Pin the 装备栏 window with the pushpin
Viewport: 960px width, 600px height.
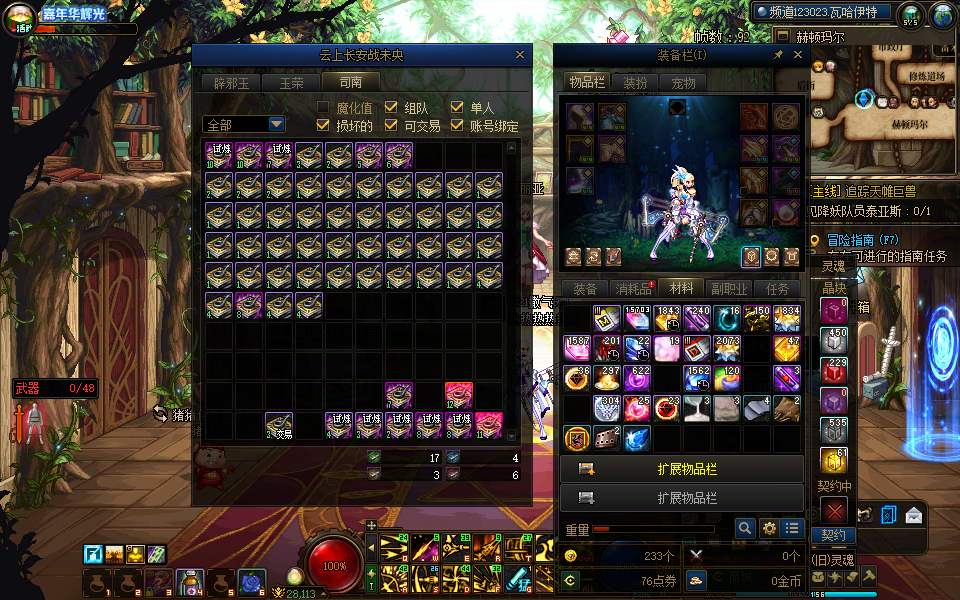(x=779, y=55)
